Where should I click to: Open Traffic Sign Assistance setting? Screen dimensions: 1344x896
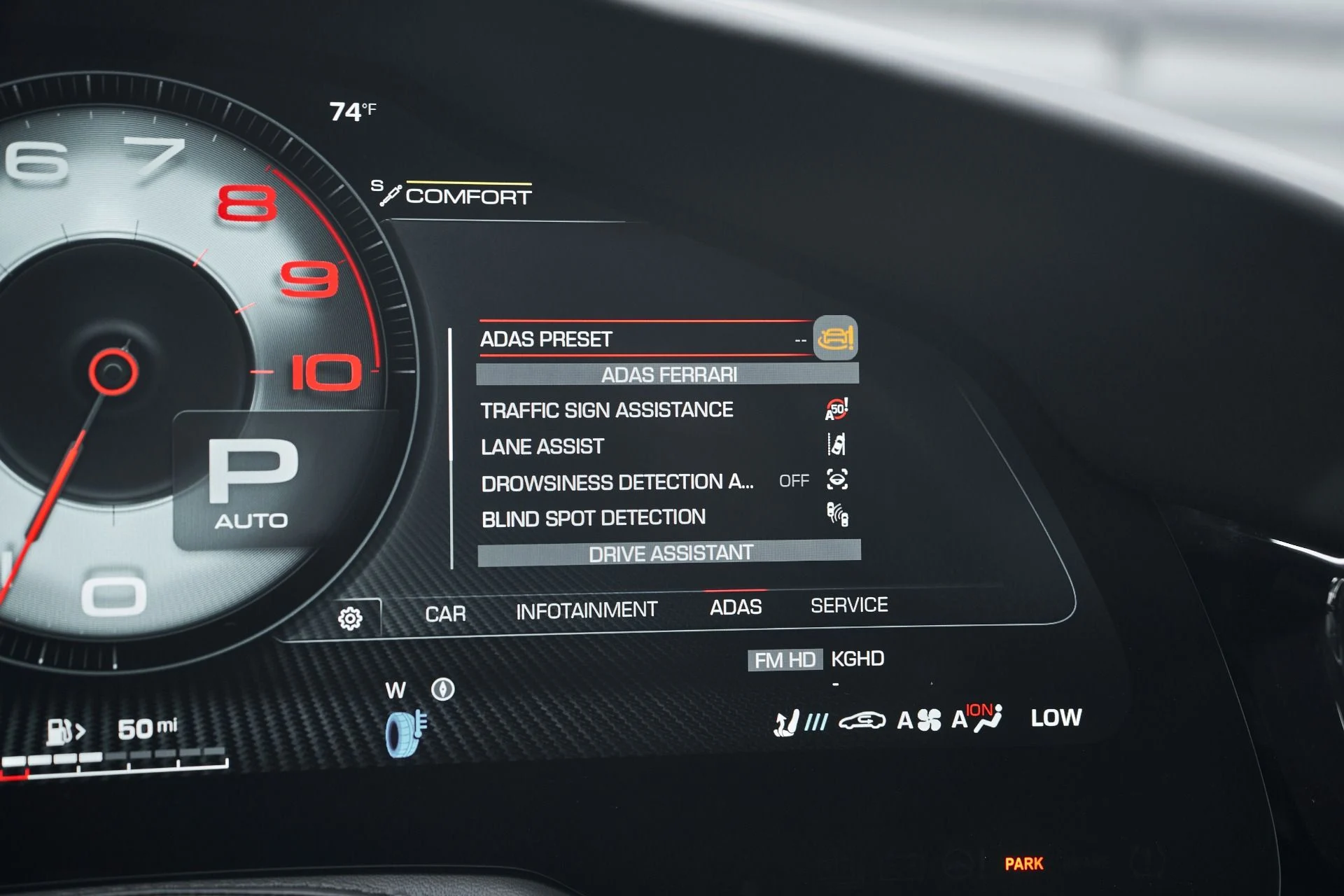607,410
